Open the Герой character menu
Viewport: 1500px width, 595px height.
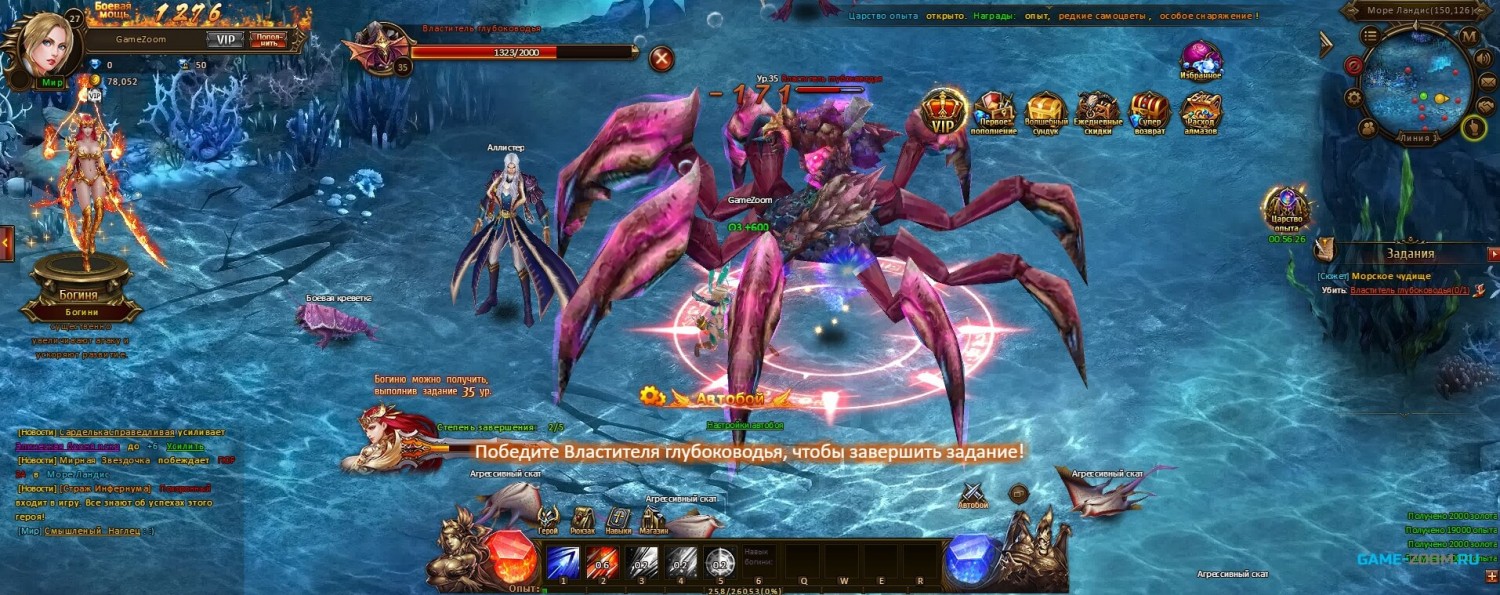[x=548, y=518]
